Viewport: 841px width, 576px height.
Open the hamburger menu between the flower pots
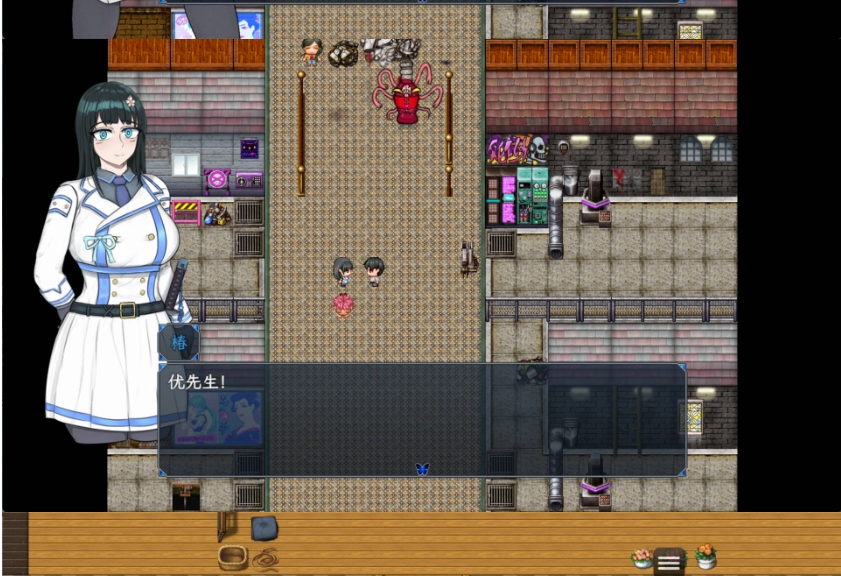click(x=669, y=562)
